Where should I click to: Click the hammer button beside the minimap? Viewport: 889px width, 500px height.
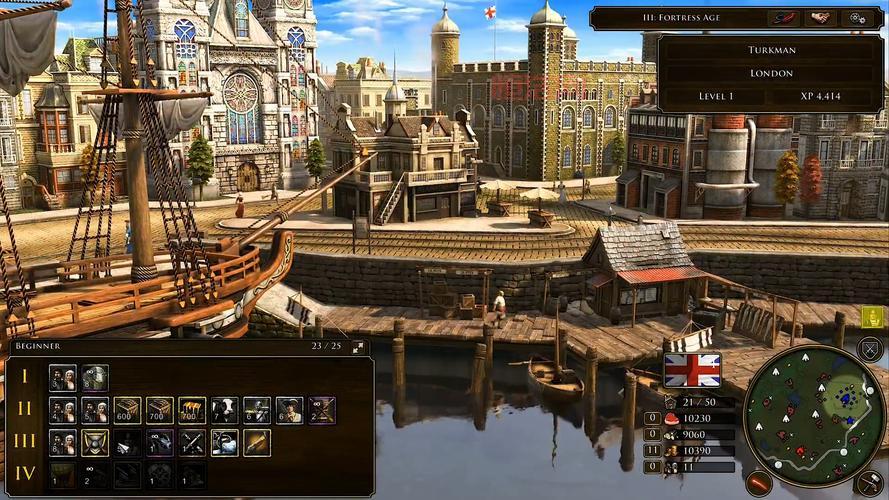869,482
